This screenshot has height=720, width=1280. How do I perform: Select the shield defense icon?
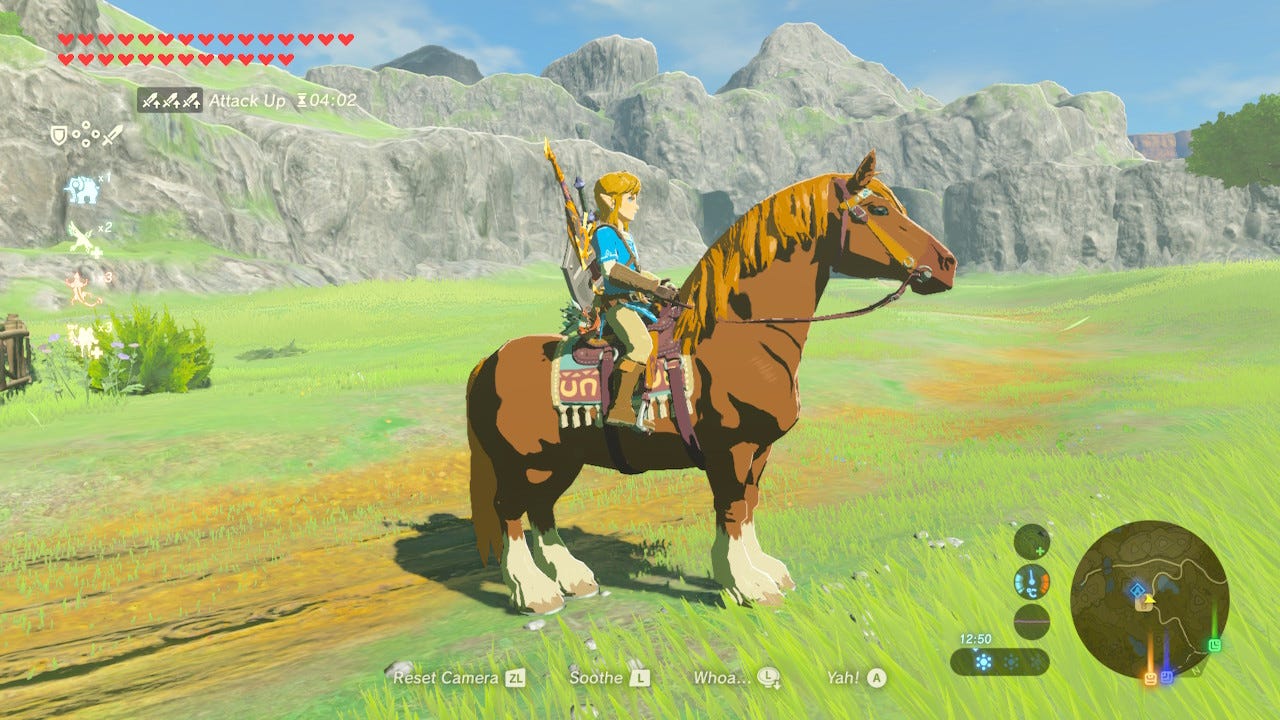point(59,134)
